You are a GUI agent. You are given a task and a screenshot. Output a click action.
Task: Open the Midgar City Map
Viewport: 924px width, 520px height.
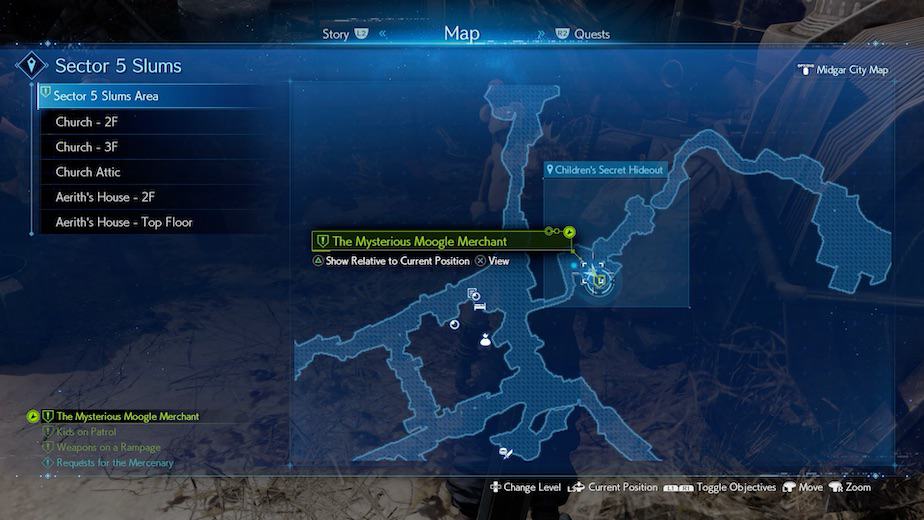point(850,70)
